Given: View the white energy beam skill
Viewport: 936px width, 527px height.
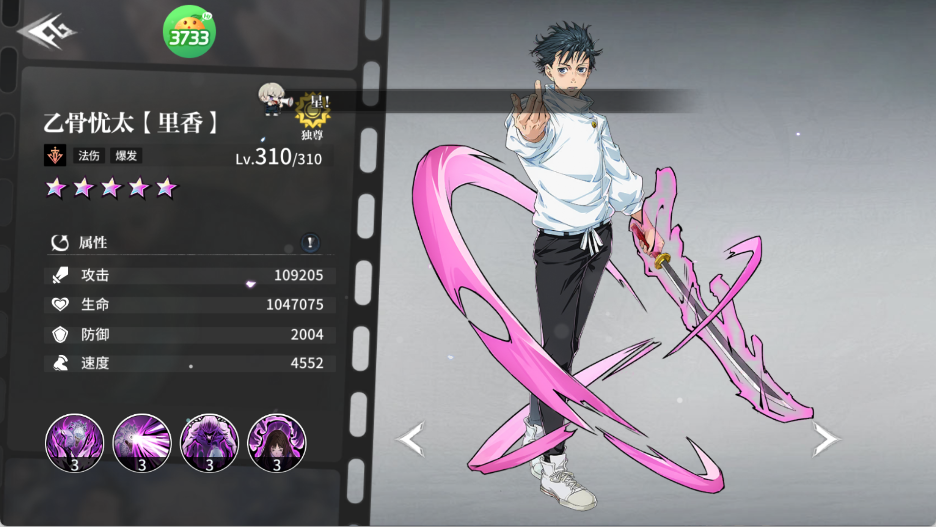Looking at the screenshot, I should tap(142, 443).
